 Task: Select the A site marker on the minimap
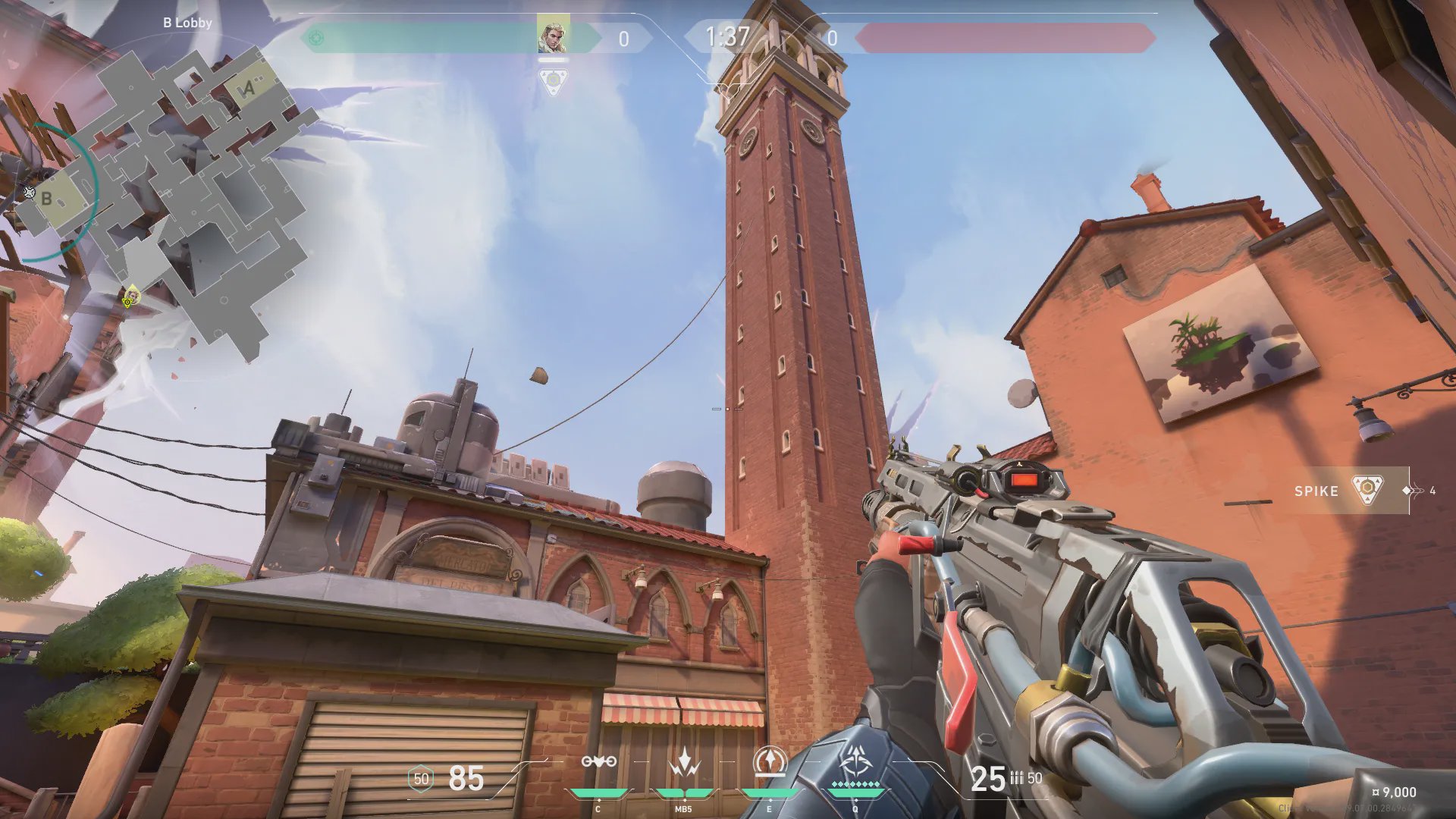click(248, 89)
